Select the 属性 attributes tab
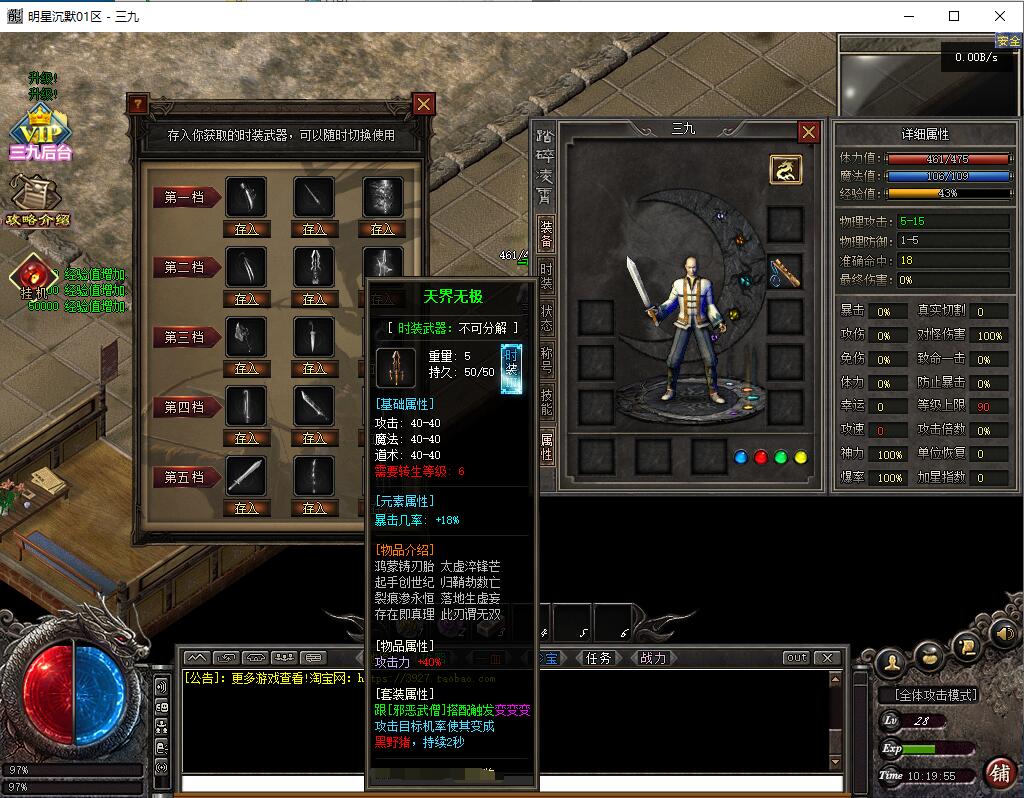The image size is (1024, 798). pos(546,446)
